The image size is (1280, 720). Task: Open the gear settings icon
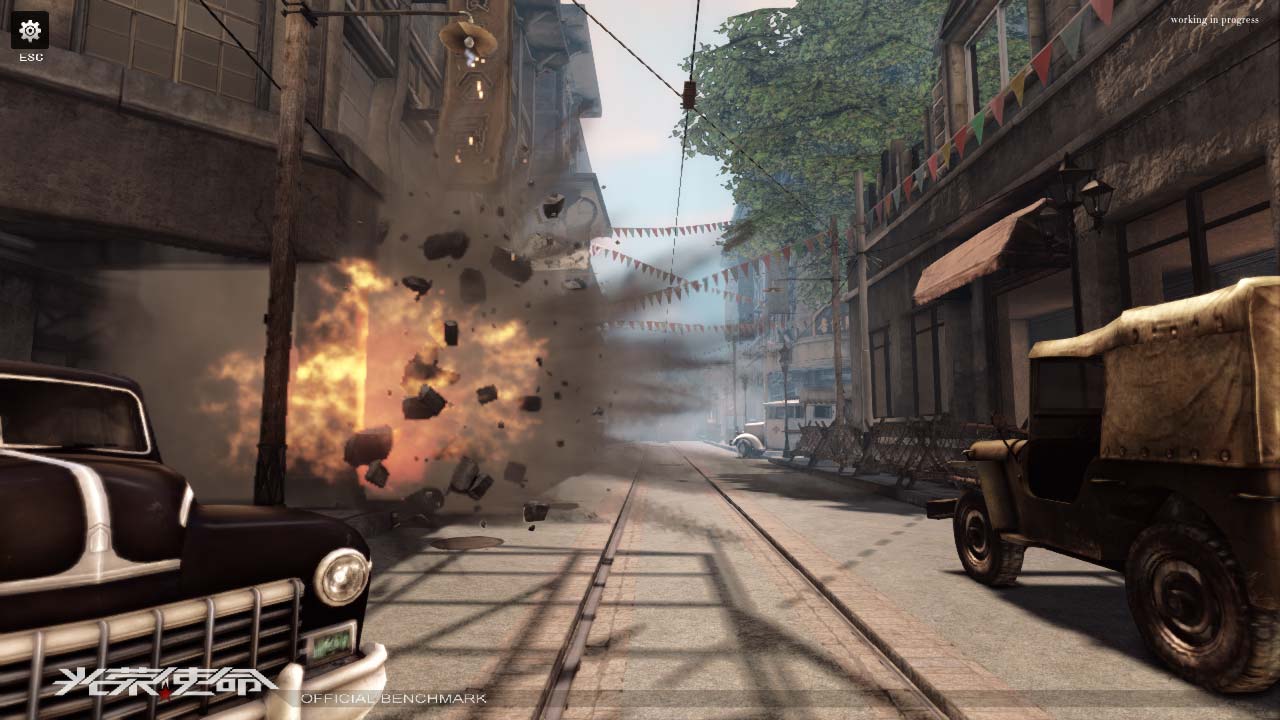click(x=30, y=30)
